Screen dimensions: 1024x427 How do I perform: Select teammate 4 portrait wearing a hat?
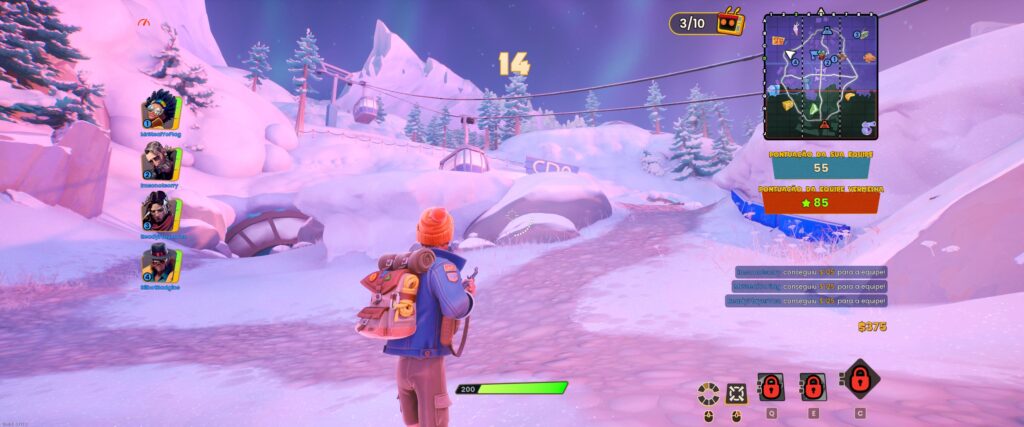point(160,265)
